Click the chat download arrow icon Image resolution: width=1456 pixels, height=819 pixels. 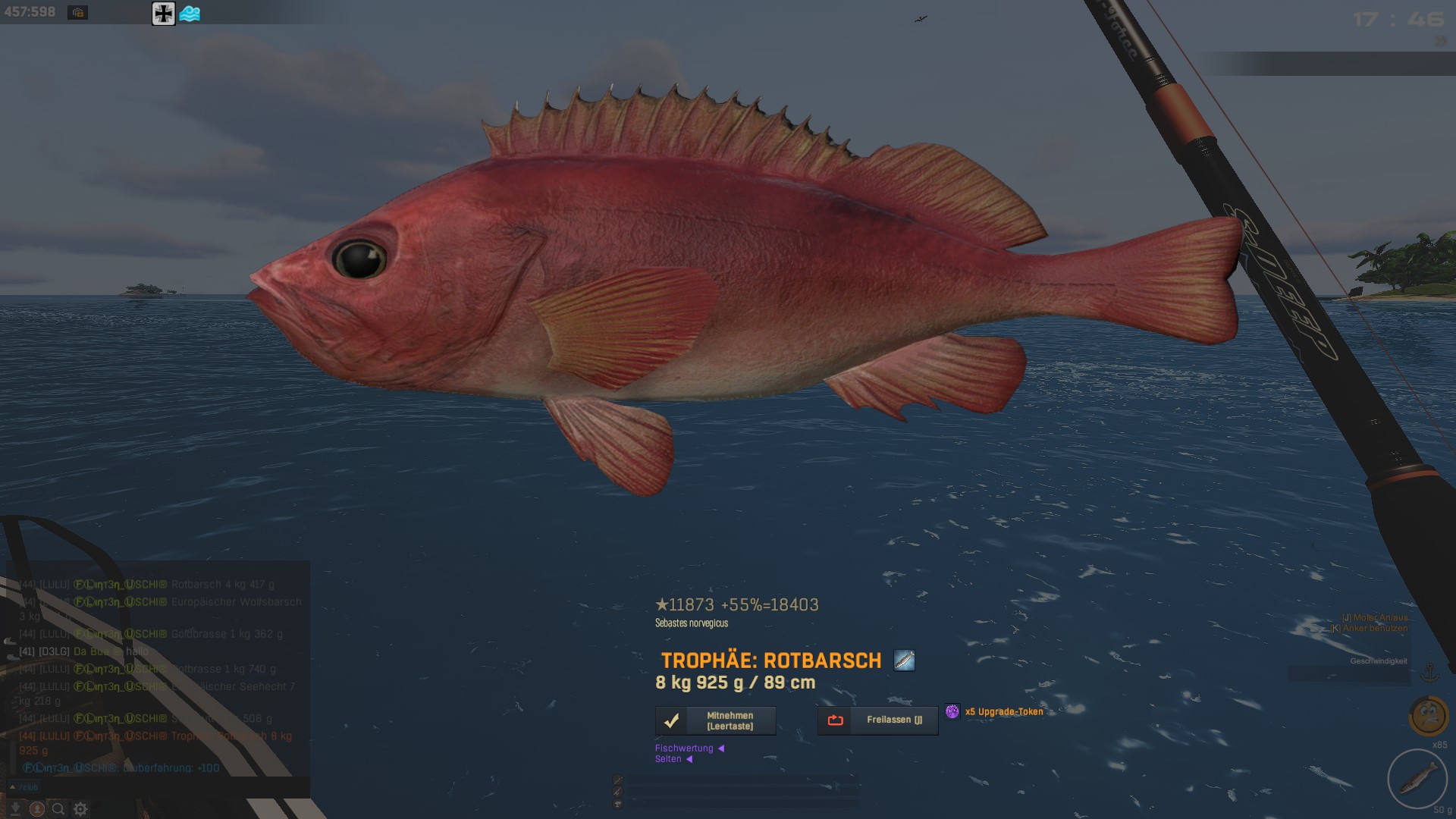point(15,809)
